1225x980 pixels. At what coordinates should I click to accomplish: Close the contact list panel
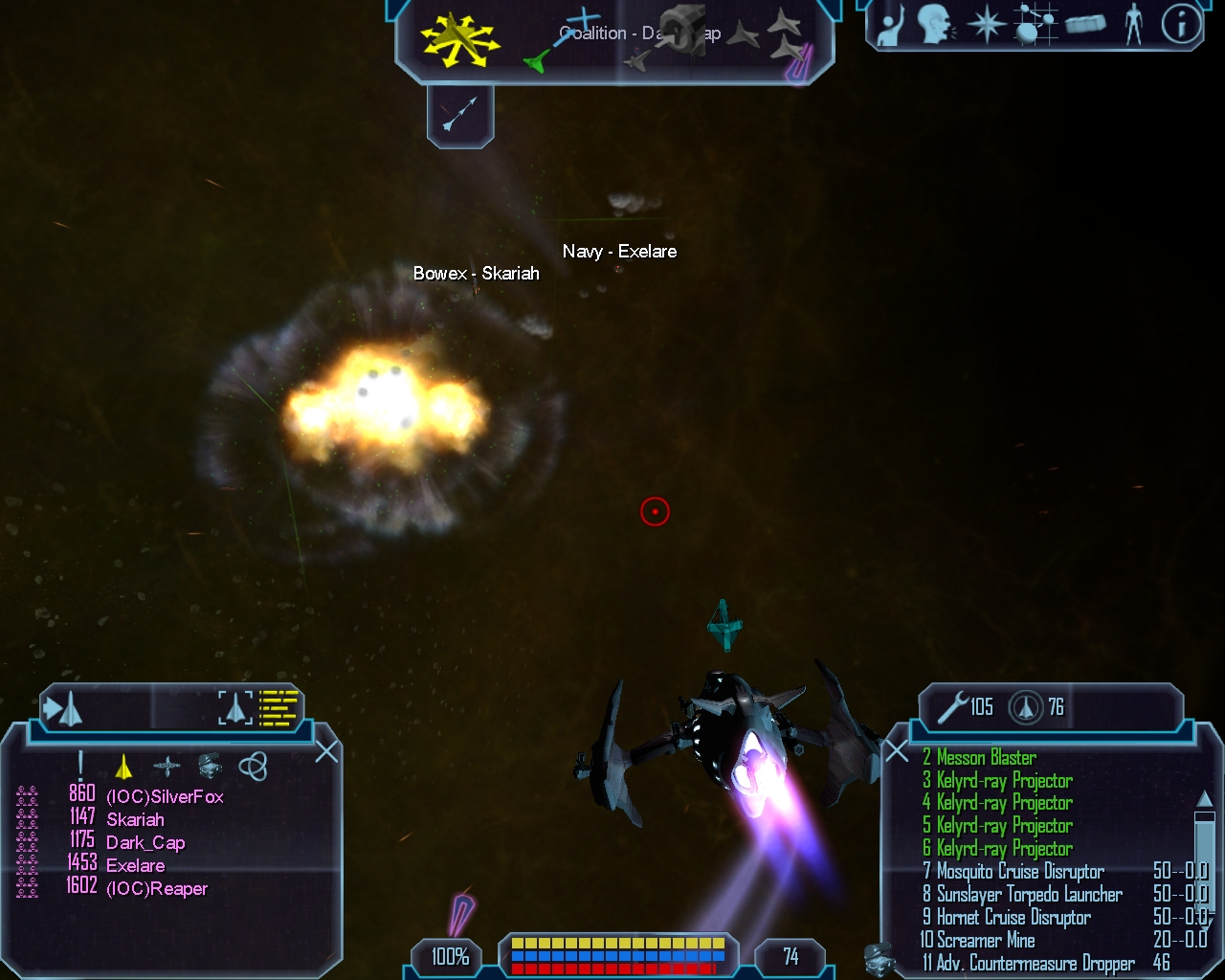(326, 751)
